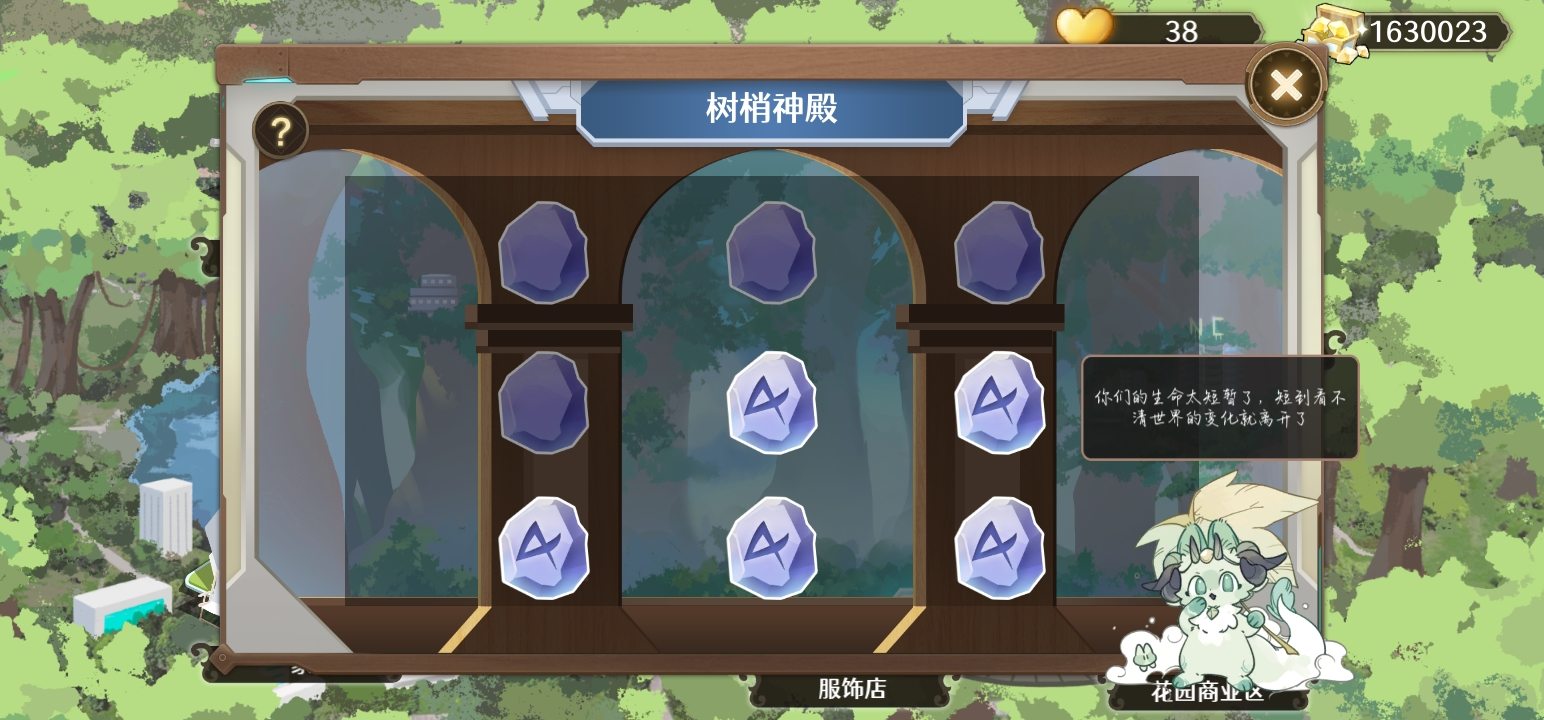Screen dimensions: 1544x720
Task: Select the middle glowing rune in center column
Action: pyautogui.click(x=772, y=405)
